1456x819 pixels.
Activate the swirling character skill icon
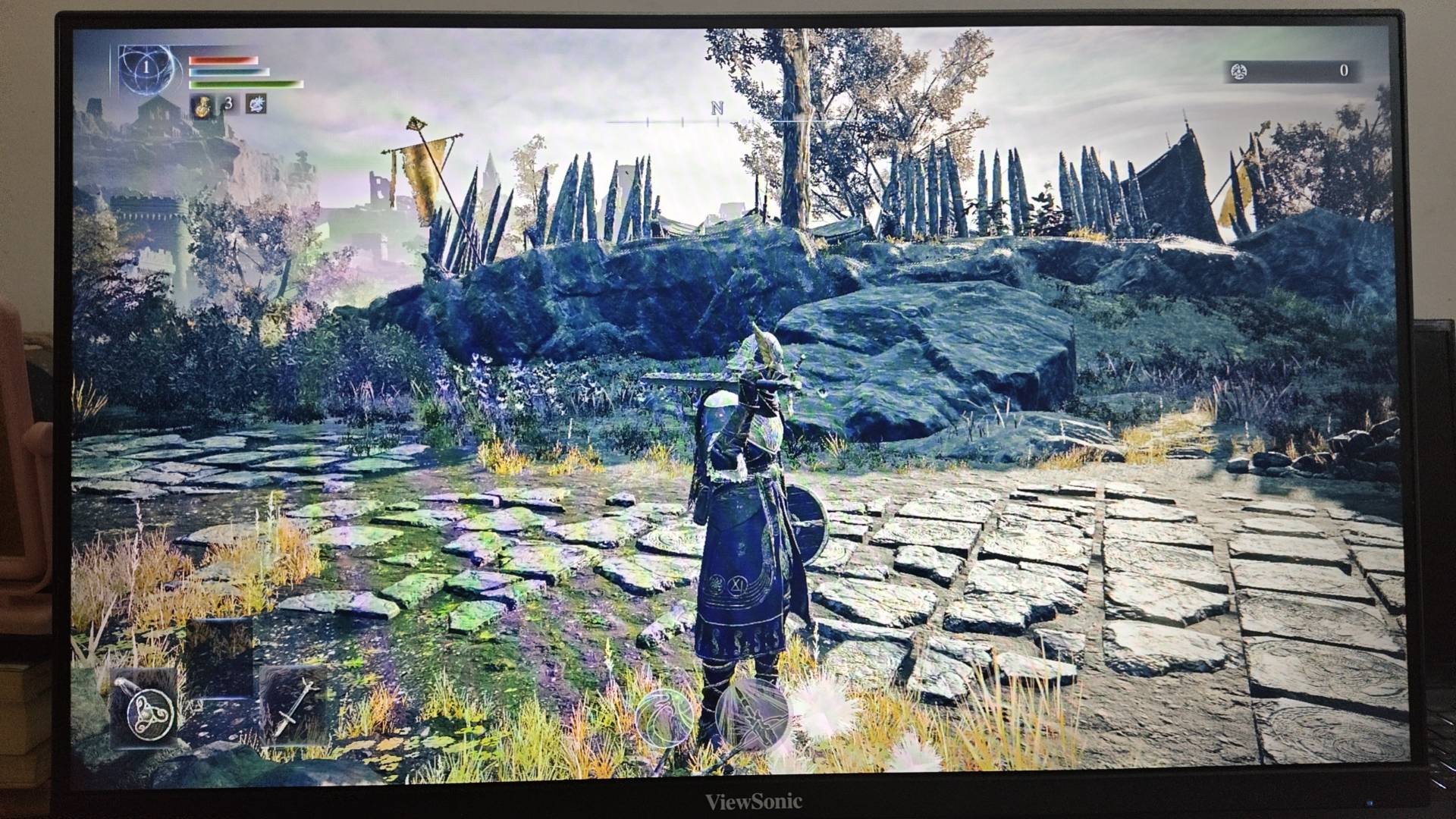pos(664,718)
